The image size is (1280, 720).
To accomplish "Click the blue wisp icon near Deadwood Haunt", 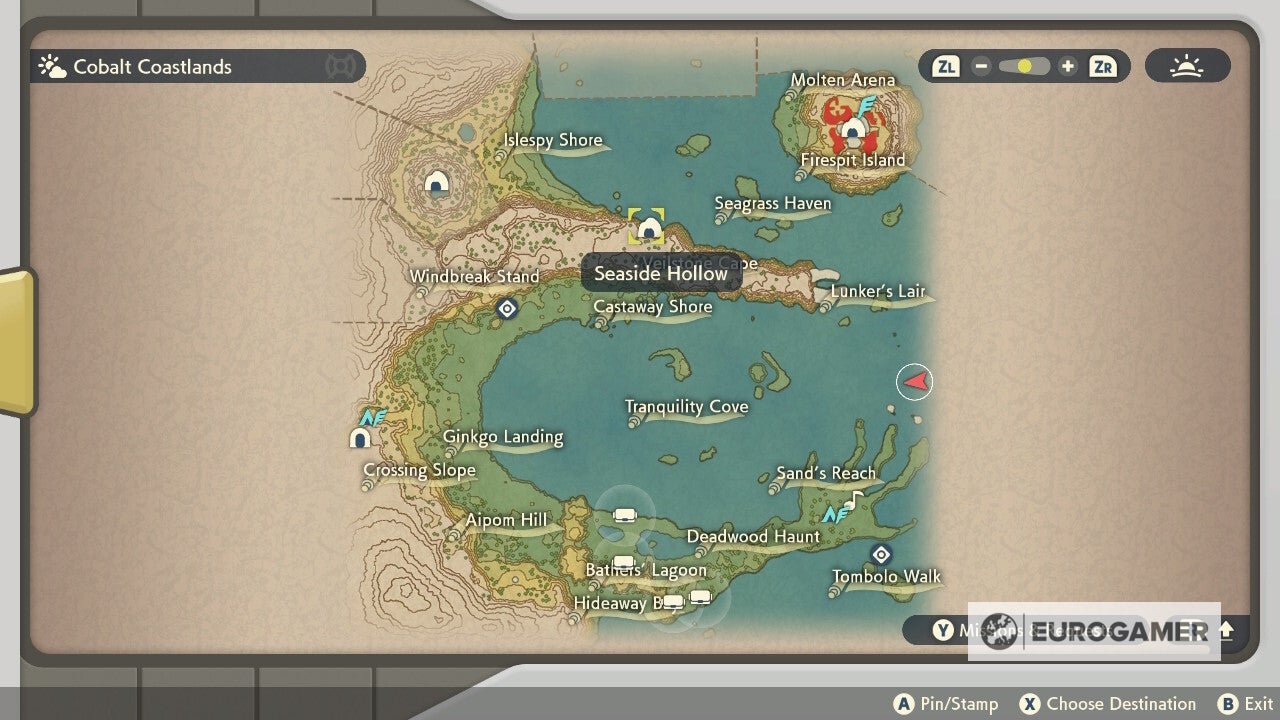I will coord(835,515).
